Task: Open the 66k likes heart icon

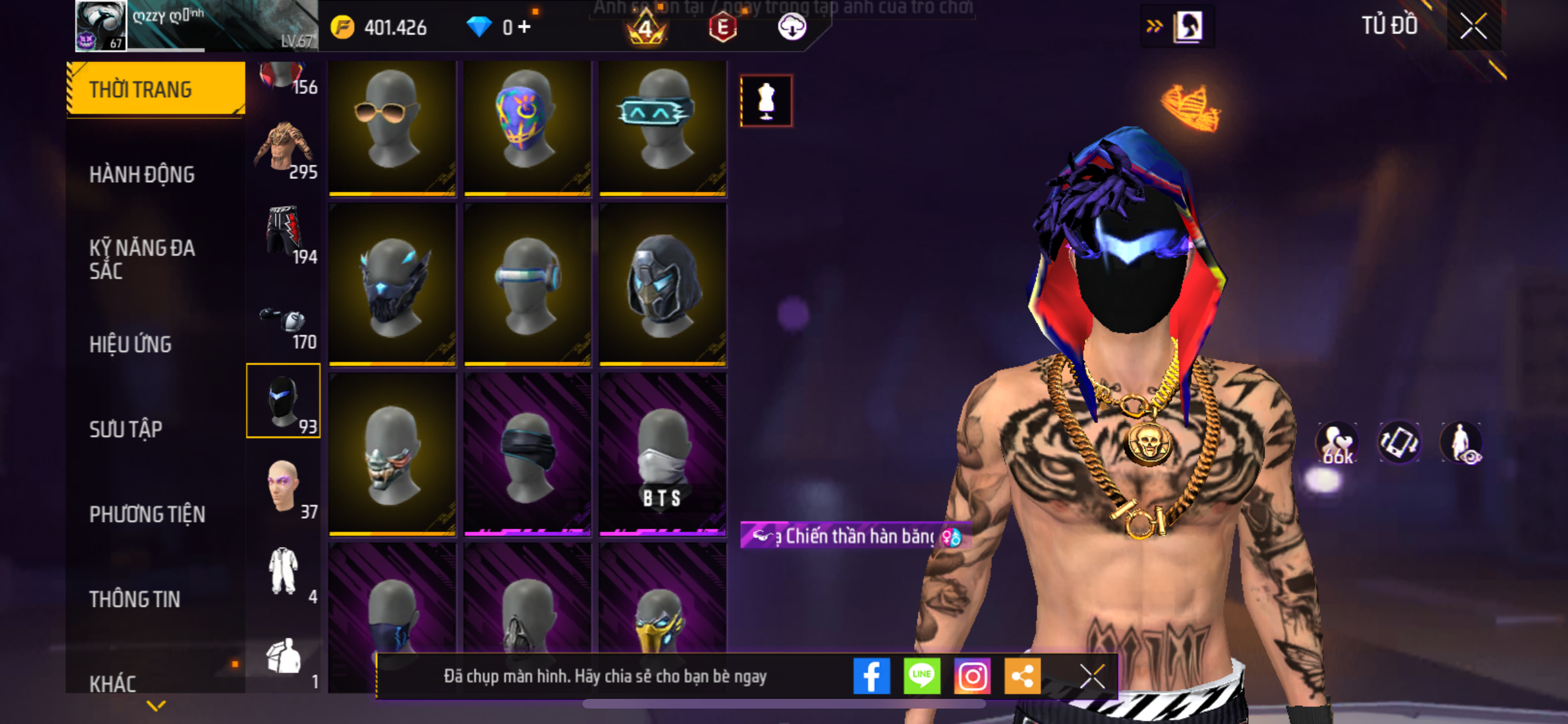Action: (1338, 443)
